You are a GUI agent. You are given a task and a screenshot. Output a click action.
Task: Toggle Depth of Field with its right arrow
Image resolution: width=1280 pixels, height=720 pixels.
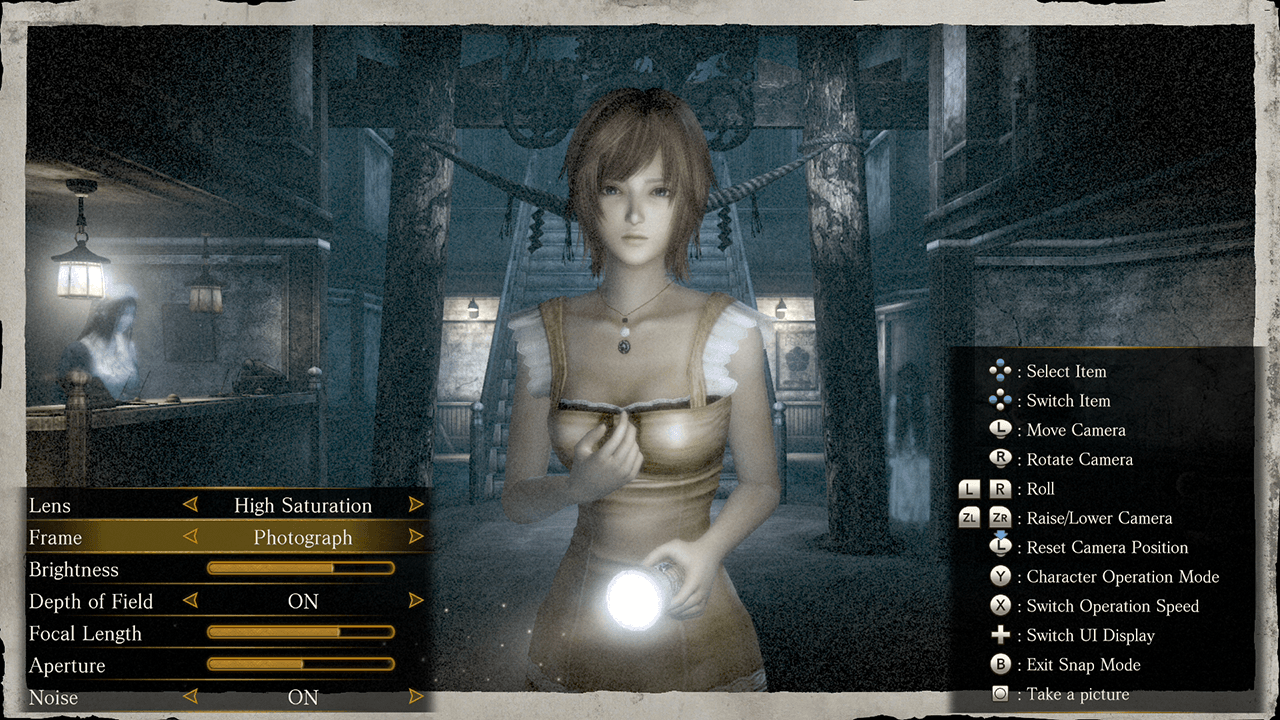[416, 601]
